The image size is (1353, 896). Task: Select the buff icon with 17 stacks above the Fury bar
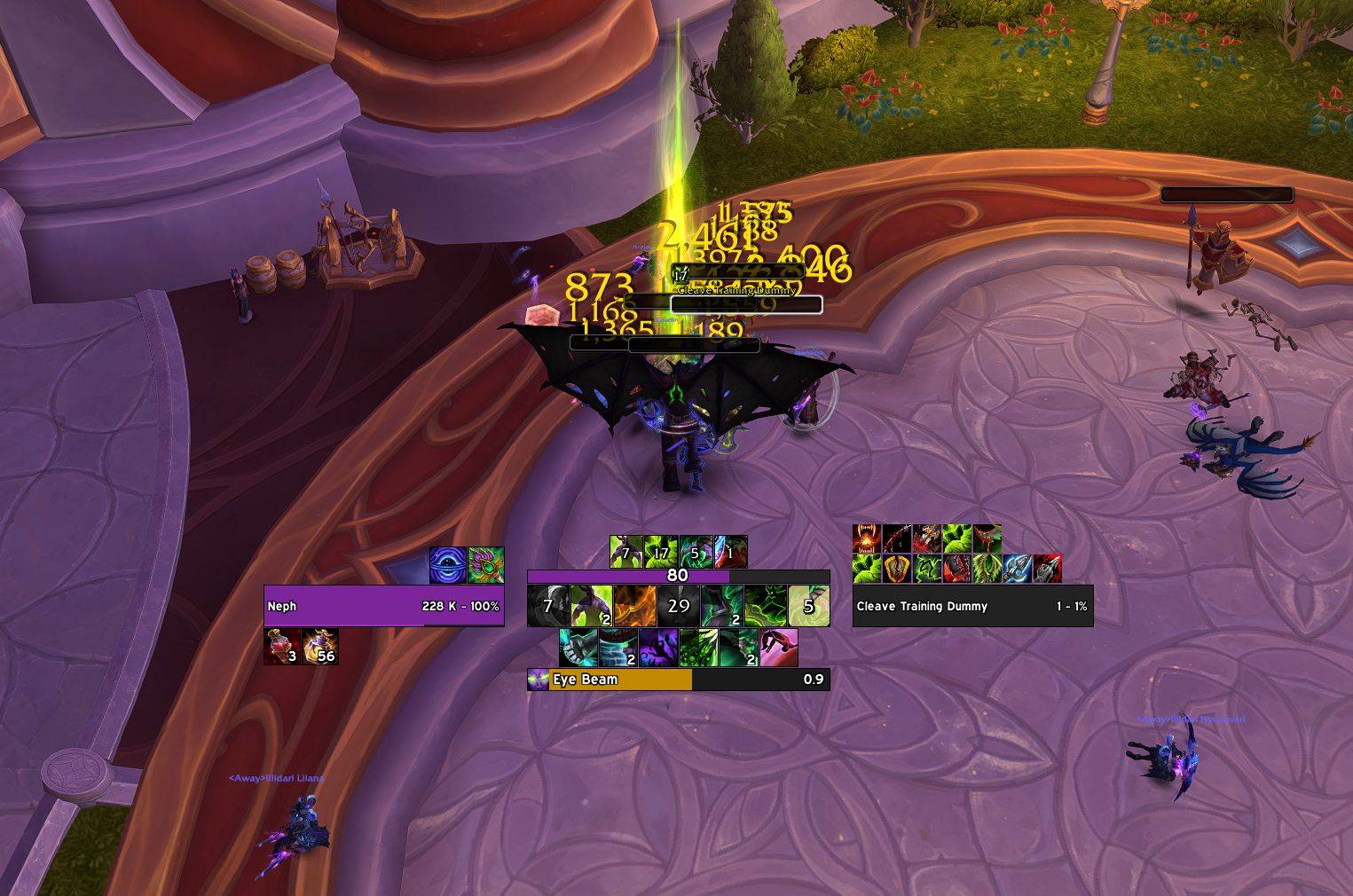tap(660, 552)
